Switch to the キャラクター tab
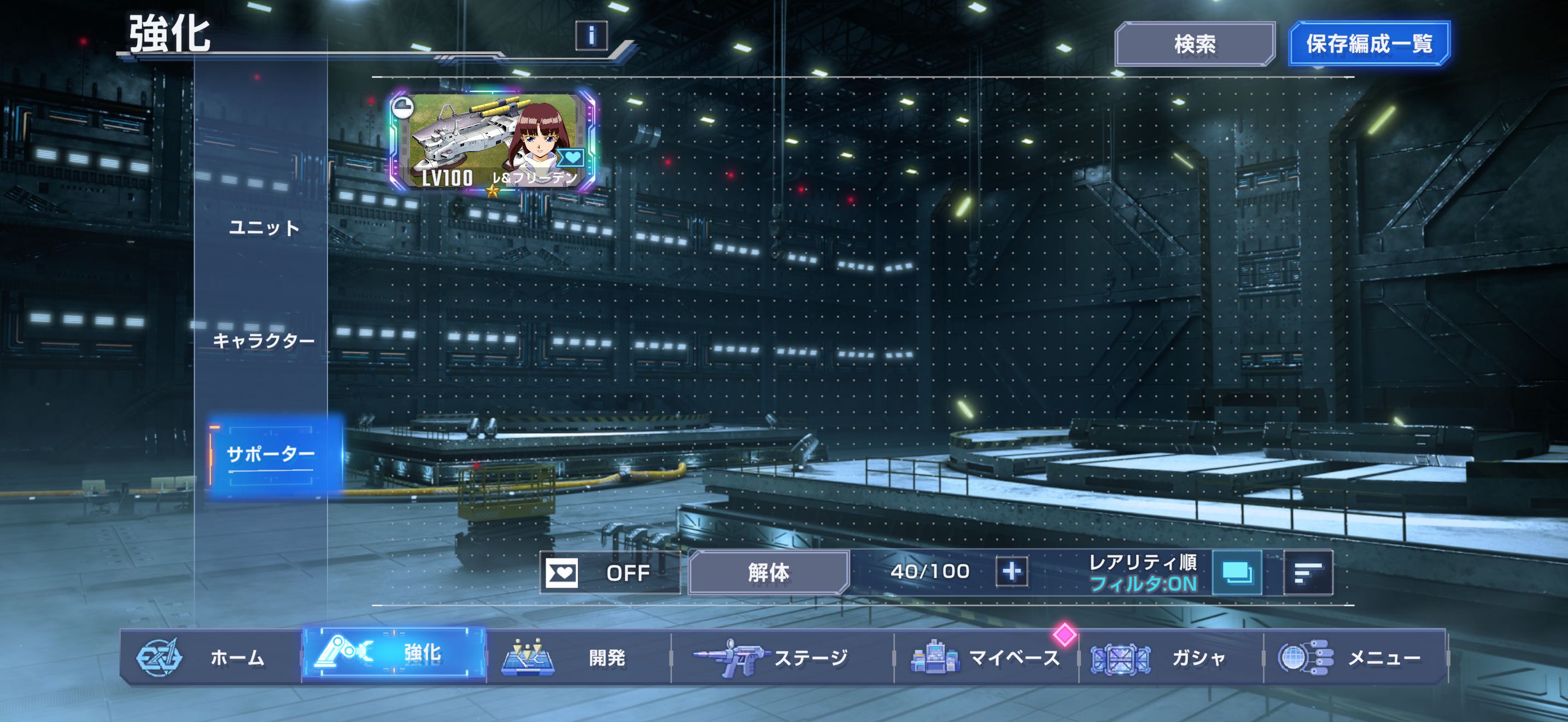 [264, 341]
